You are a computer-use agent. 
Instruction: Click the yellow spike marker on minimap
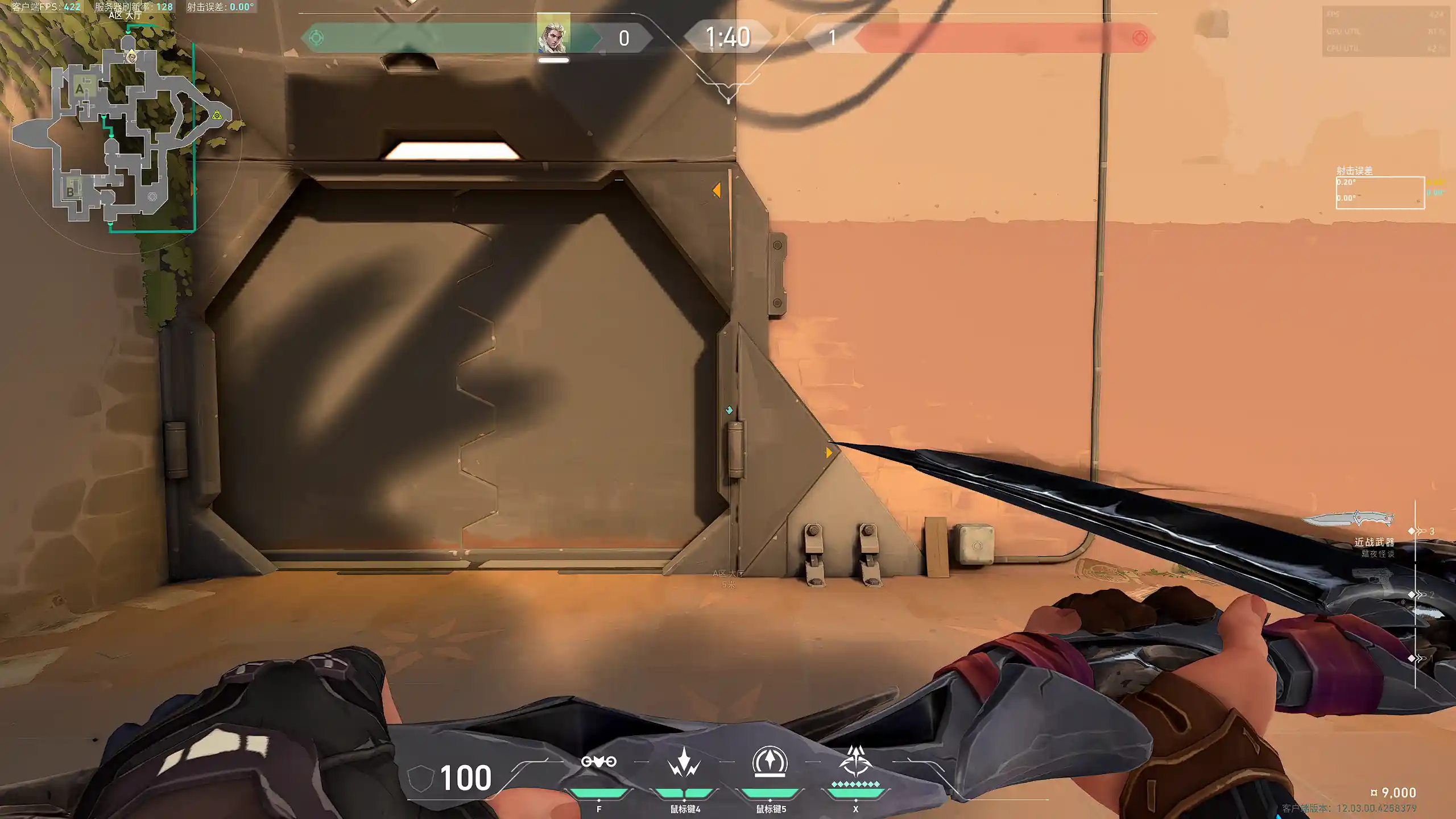pos(217,115)
